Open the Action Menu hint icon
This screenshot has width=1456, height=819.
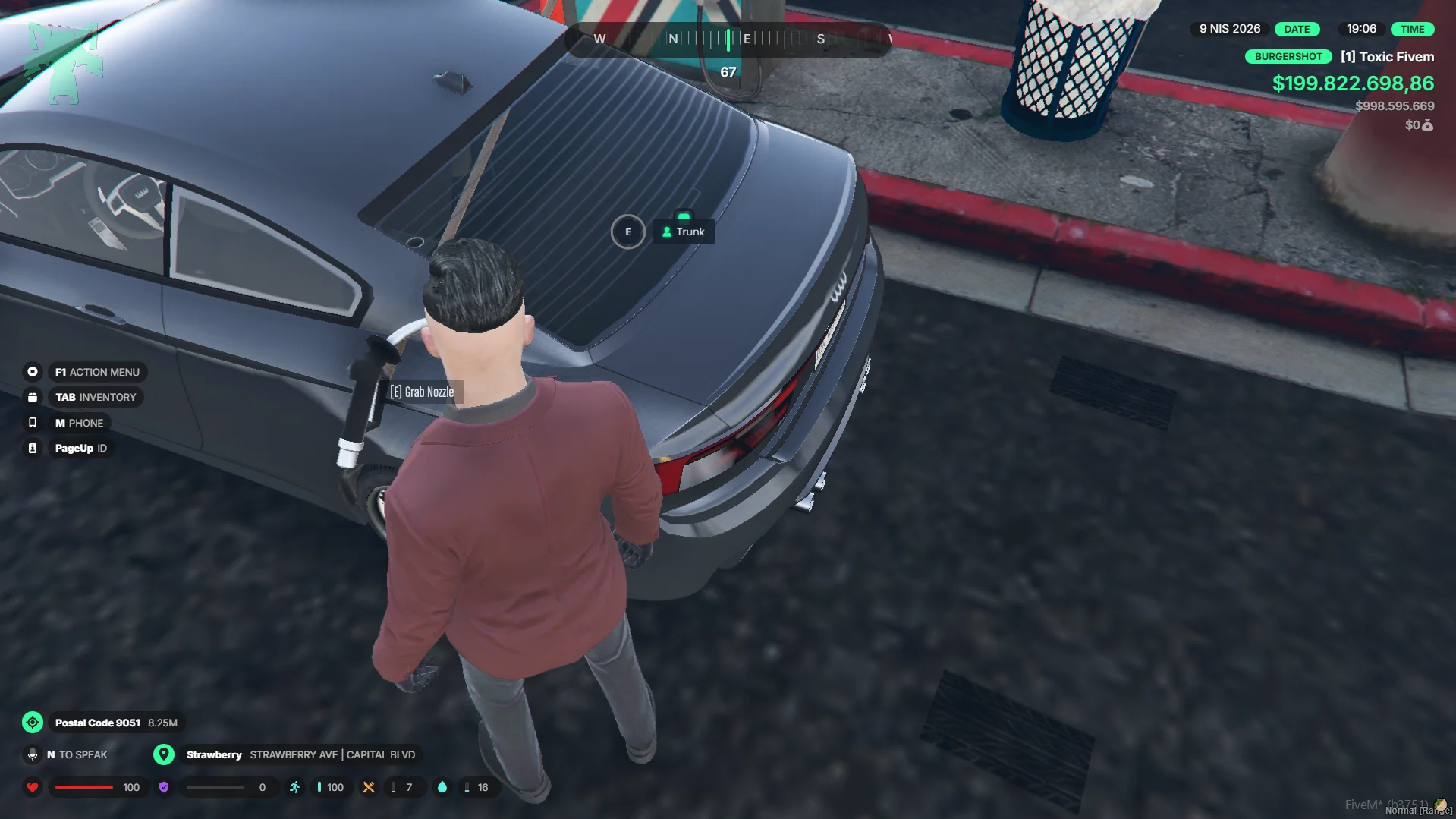click(x=33, y=372)
